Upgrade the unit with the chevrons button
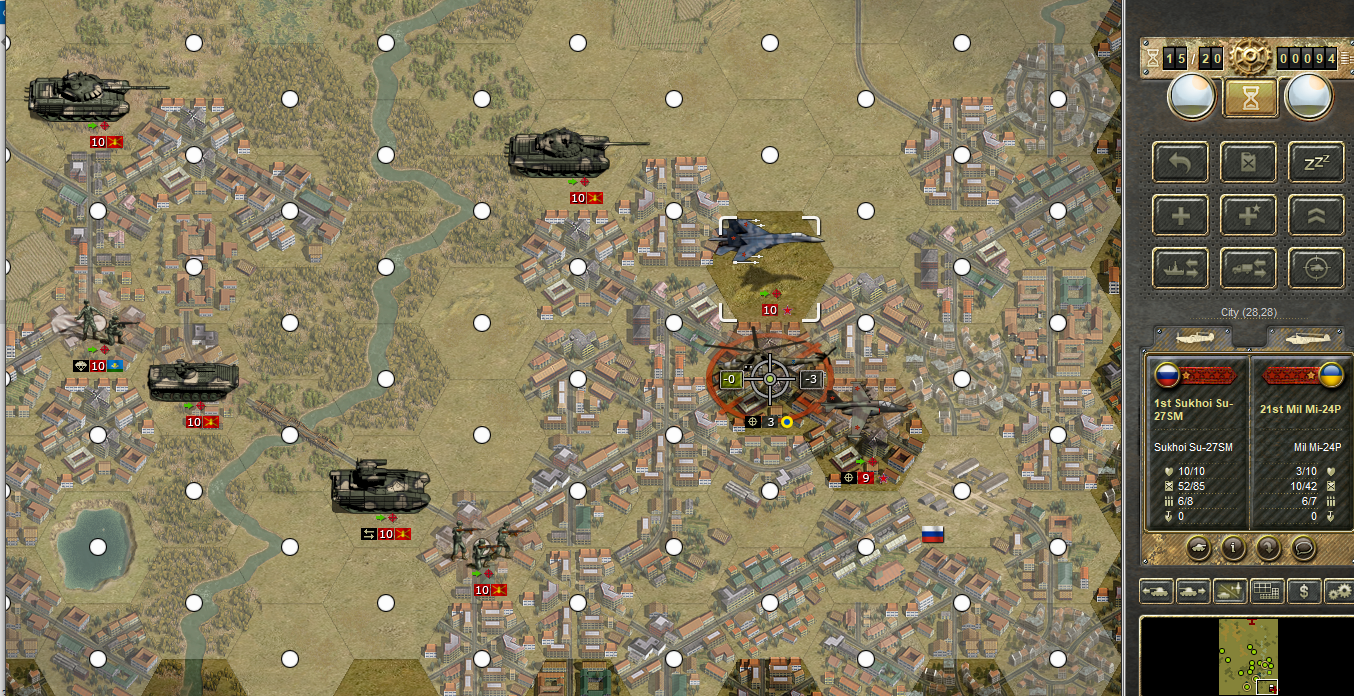The height and width of the screenshot is (696, 1354). [1316, 214]
